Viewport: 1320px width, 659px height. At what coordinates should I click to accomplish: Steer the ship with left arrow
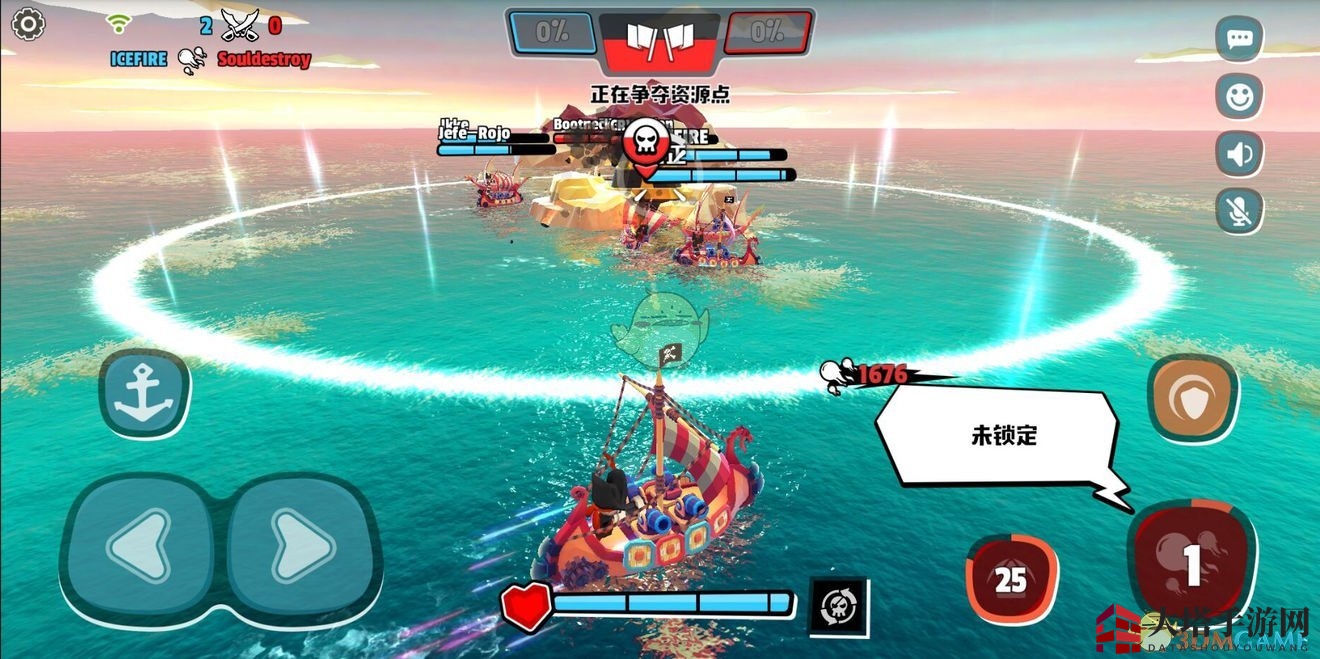tap(139, 546)
